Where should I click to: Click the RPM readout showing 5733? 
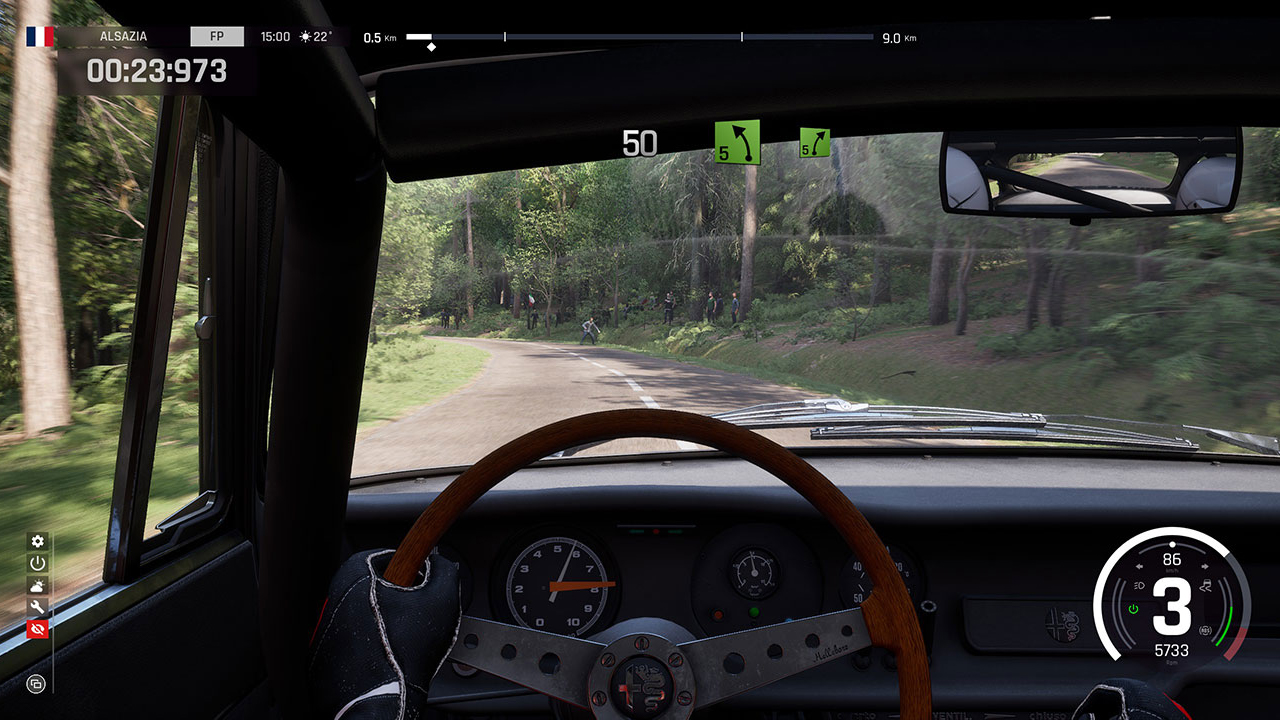pos(1172,649)
